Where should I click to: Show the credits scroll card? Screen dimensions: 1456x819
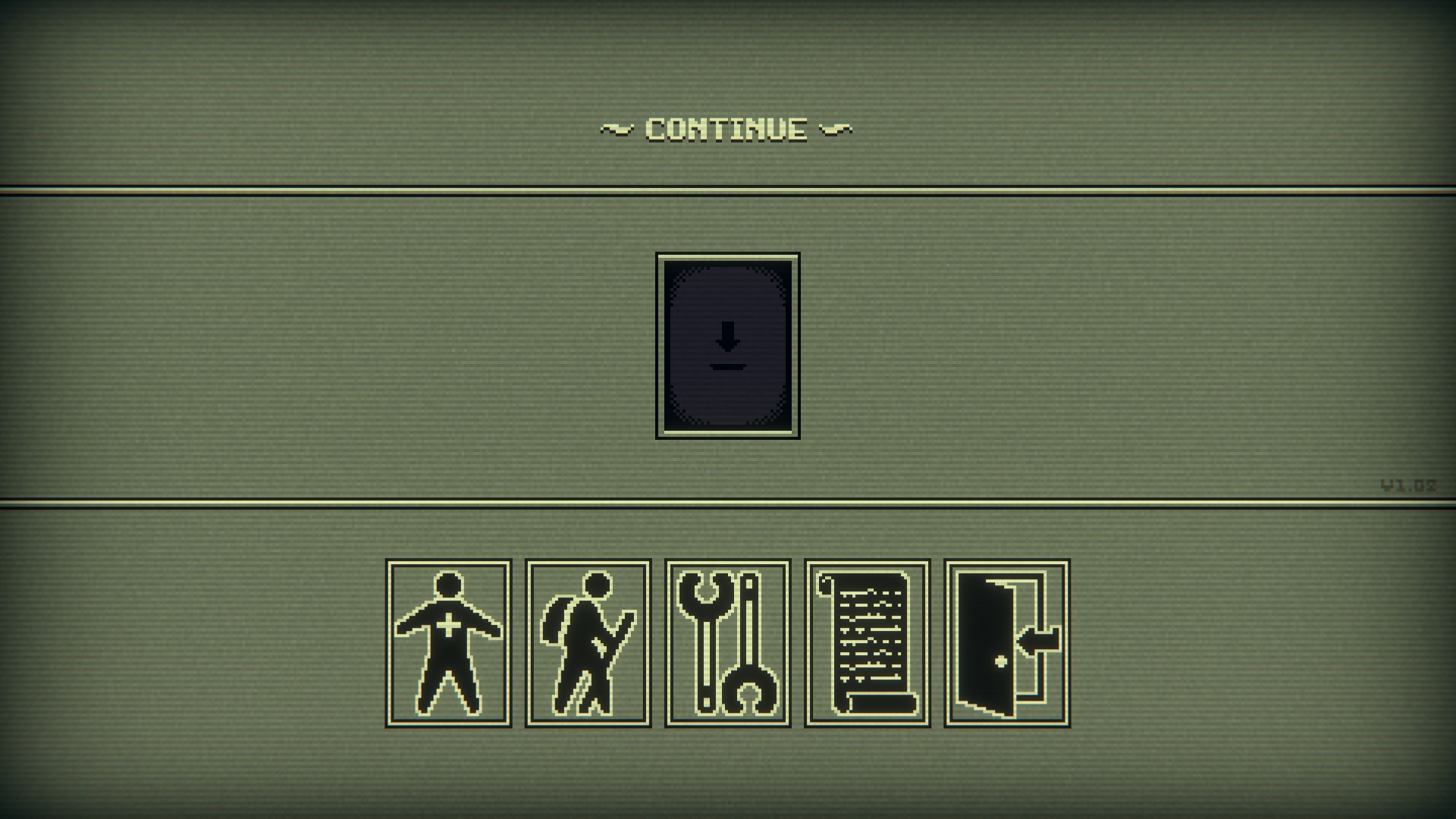tap(867, 643)
